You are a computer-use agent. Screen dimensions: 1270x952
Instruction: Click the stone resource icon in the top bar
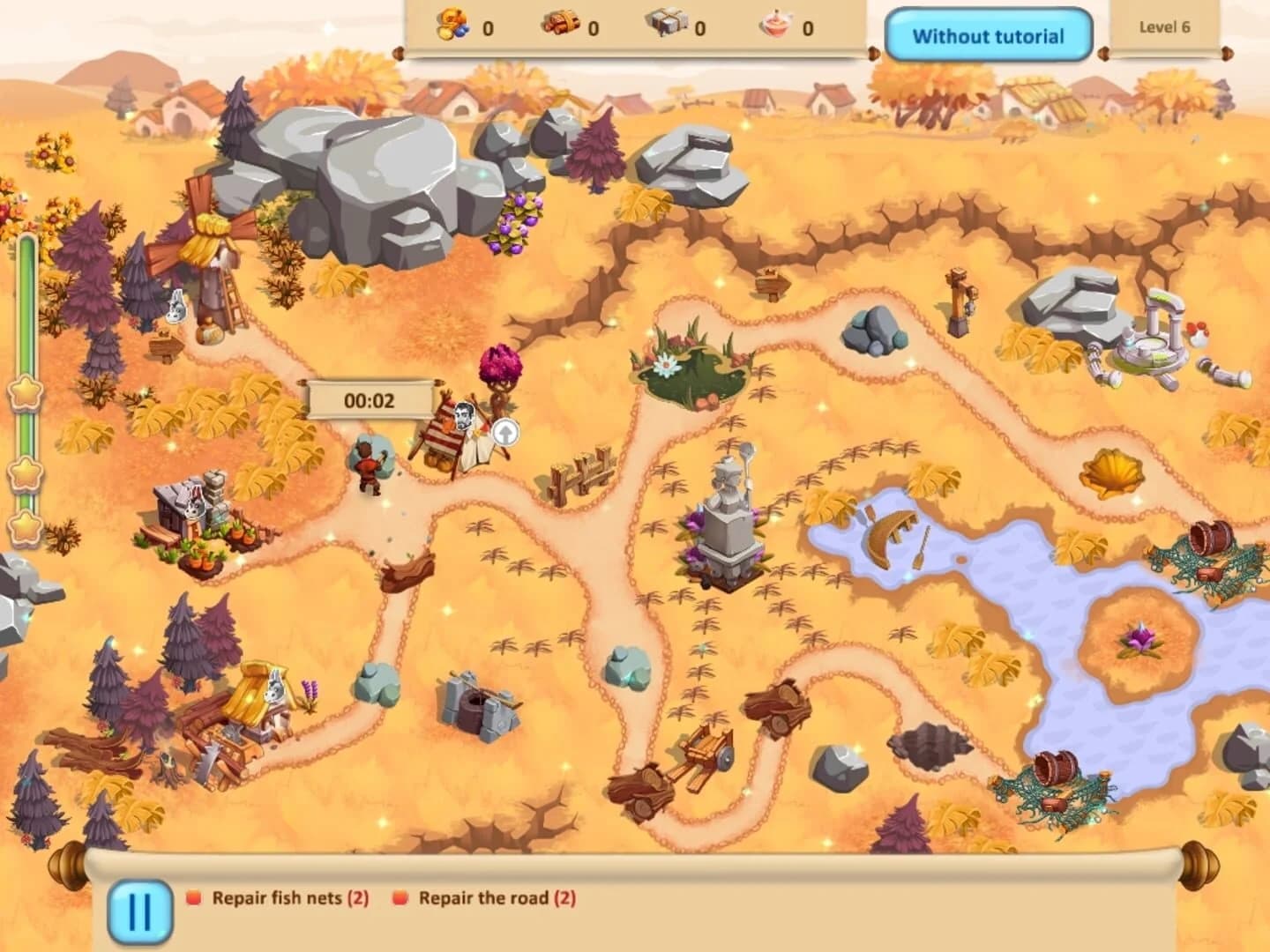[x=669, y=26]
